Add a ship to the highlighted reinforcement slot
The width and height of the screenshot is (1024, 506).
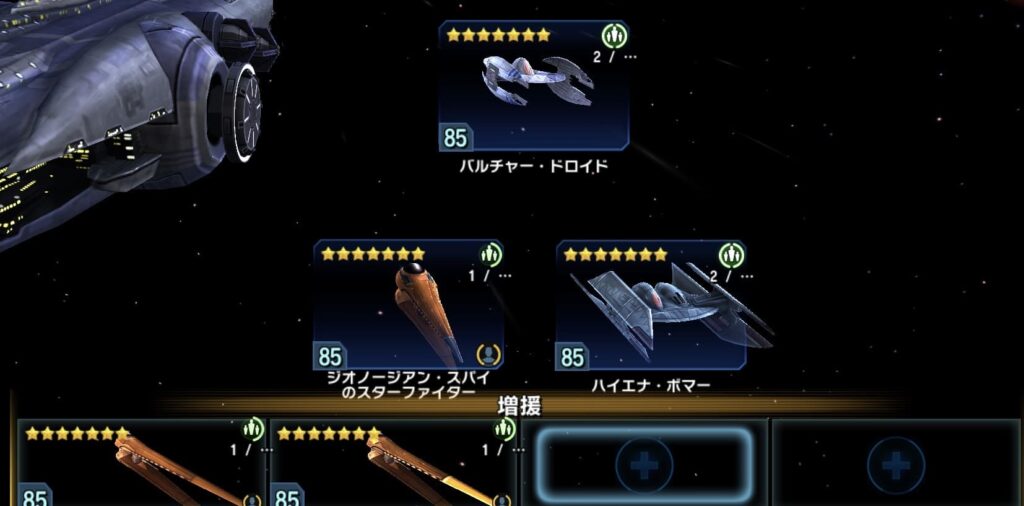tap(644, 465)
